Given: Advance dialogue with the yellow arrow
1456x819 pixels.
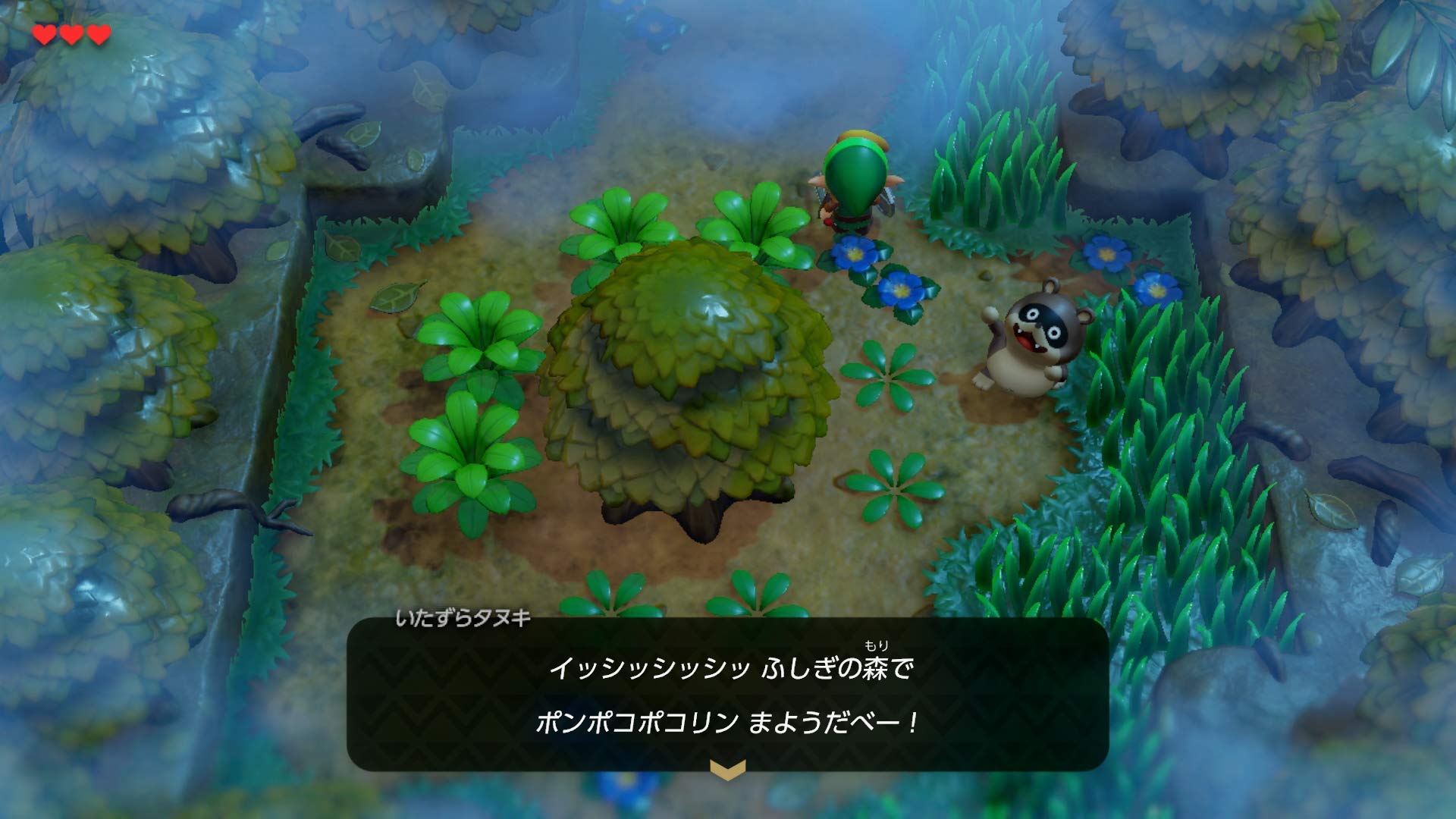Looking at the screenshot, I should pyautogui.click(x=727, y=770).
